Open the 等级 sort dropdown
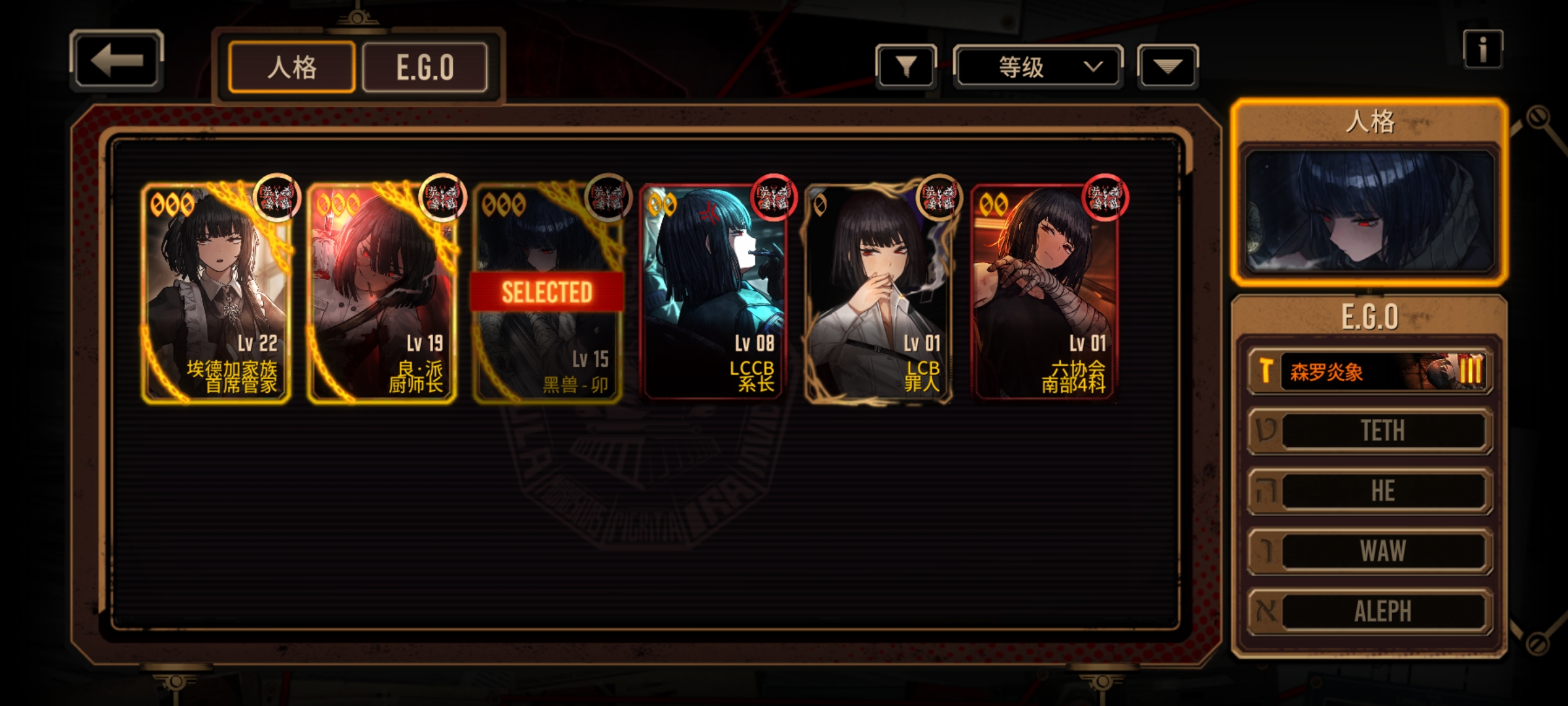Screen dimensions: 1568x706 [x=1037, y=67]
